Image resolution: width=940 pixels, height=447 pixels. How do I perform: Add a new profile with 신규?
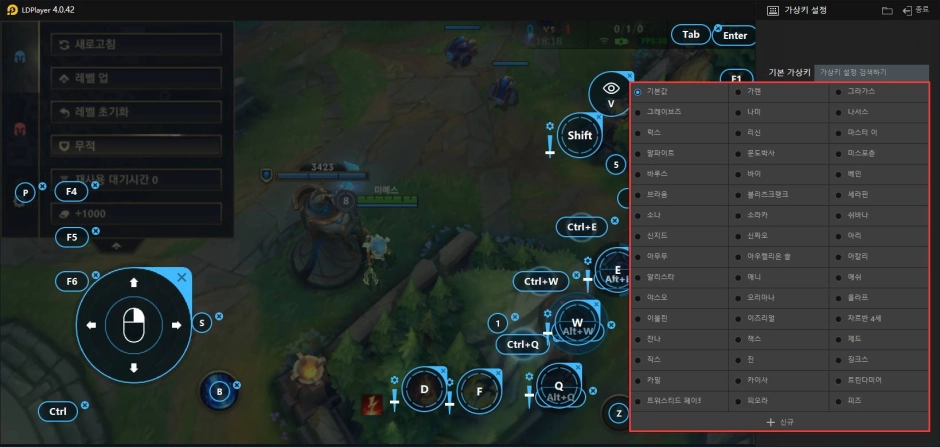(780, 422)
